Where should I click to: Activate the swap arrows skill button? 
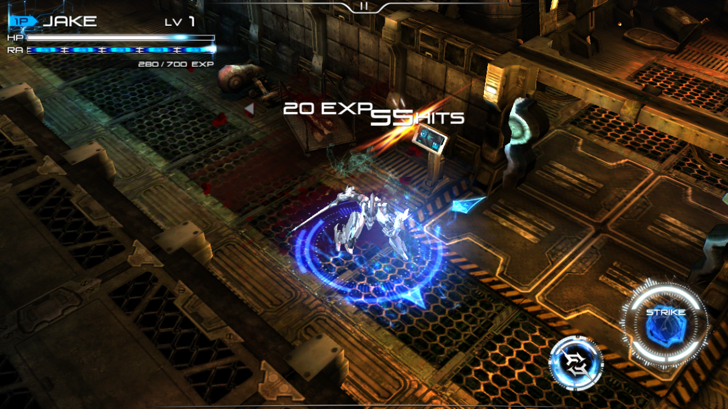click(x=576, y=363)
